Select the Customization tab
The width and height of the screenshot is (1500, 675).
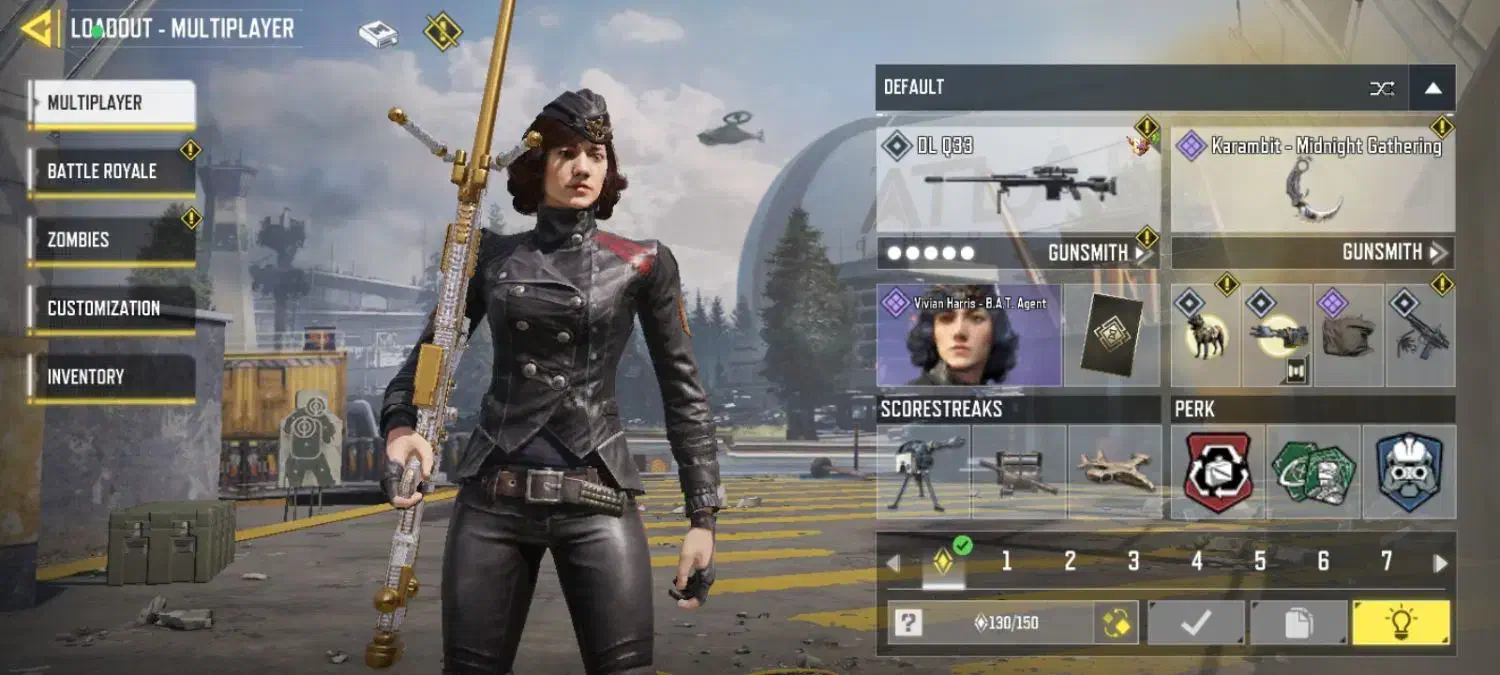click(110, 308)
